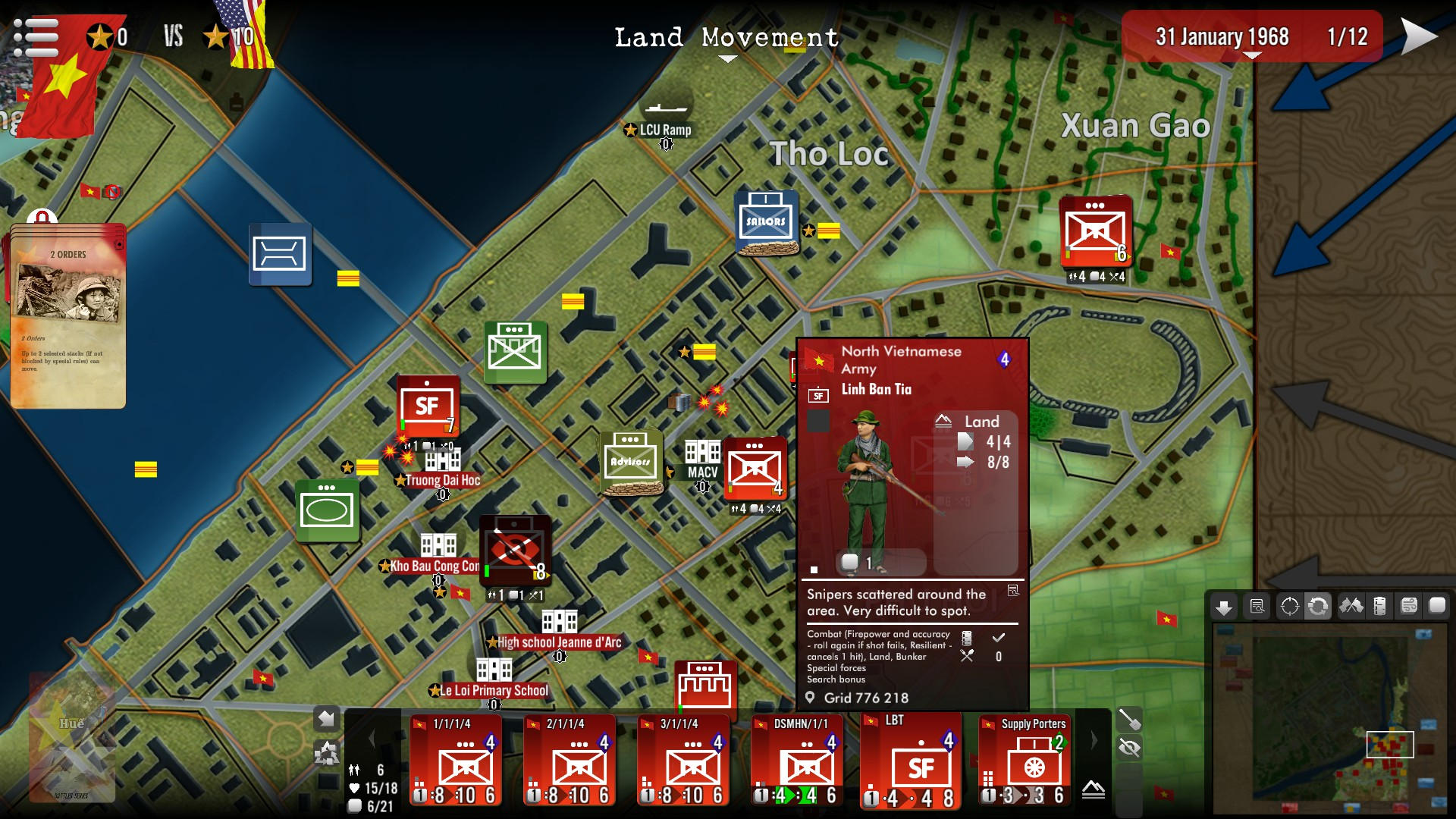Check supply using the battery icon

point(1379,607)
